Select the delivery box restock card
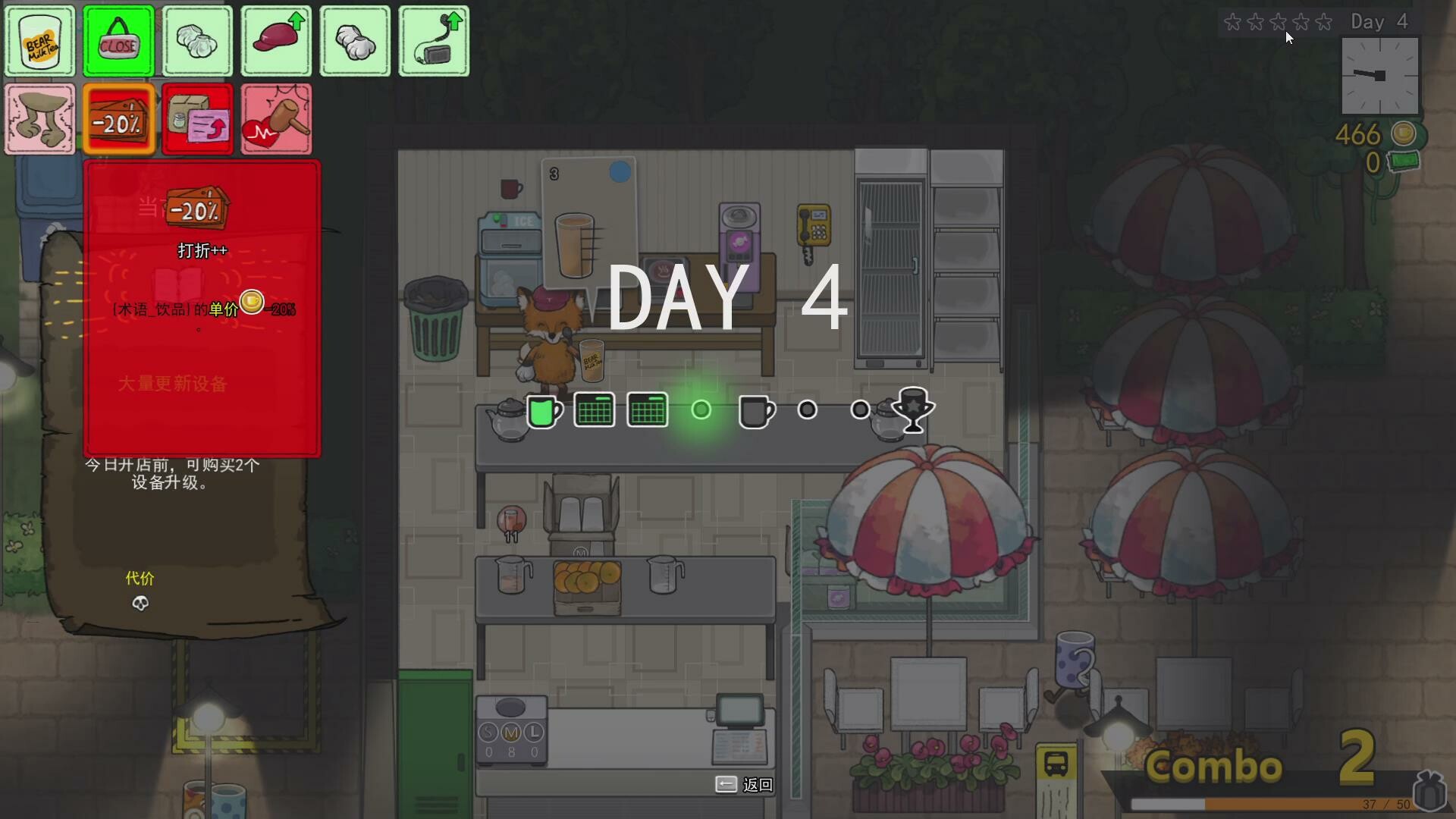This screenshot has height=819, width=1456. point(197,118)
